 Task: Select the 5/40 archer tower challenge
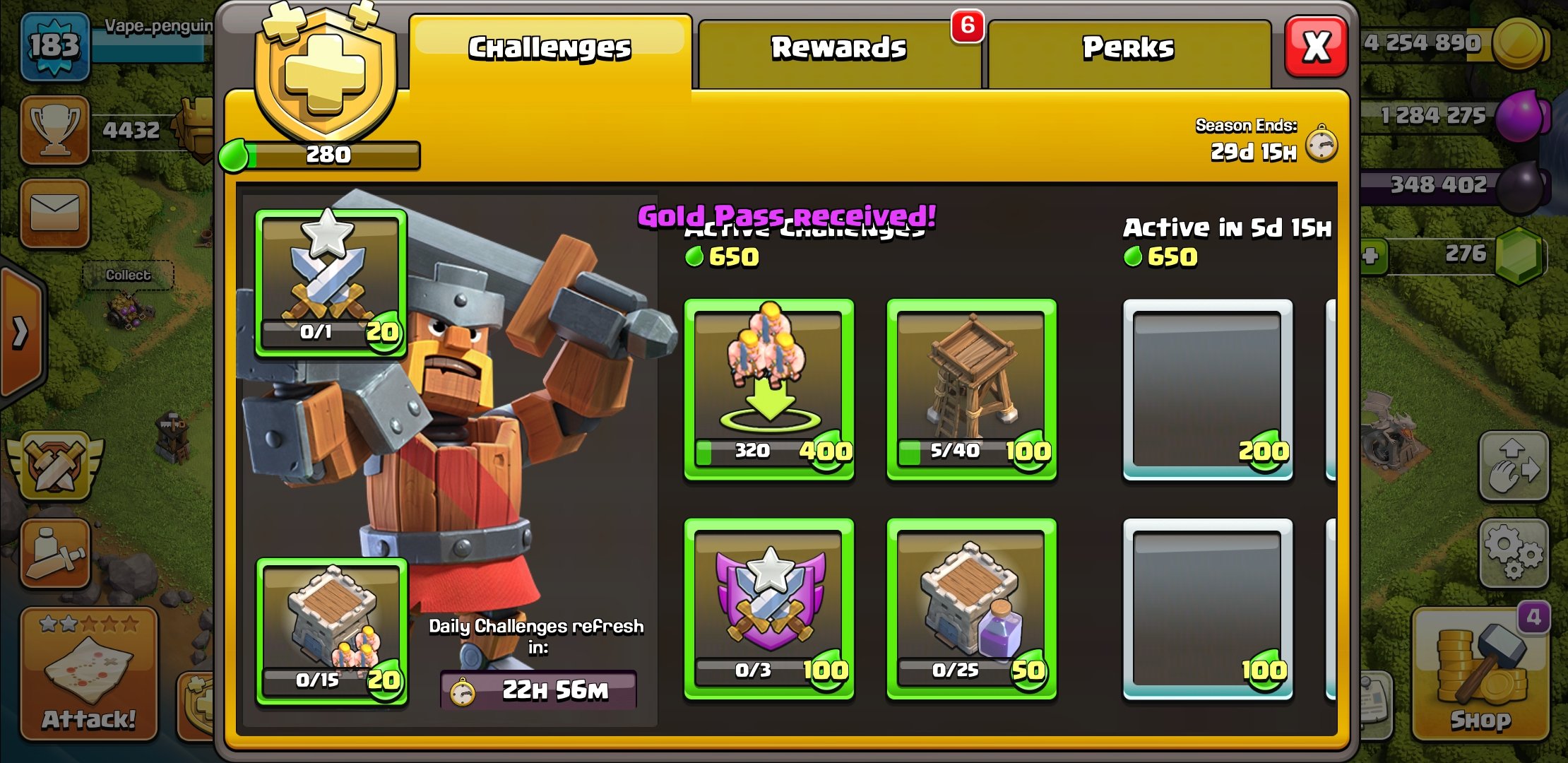971,389
